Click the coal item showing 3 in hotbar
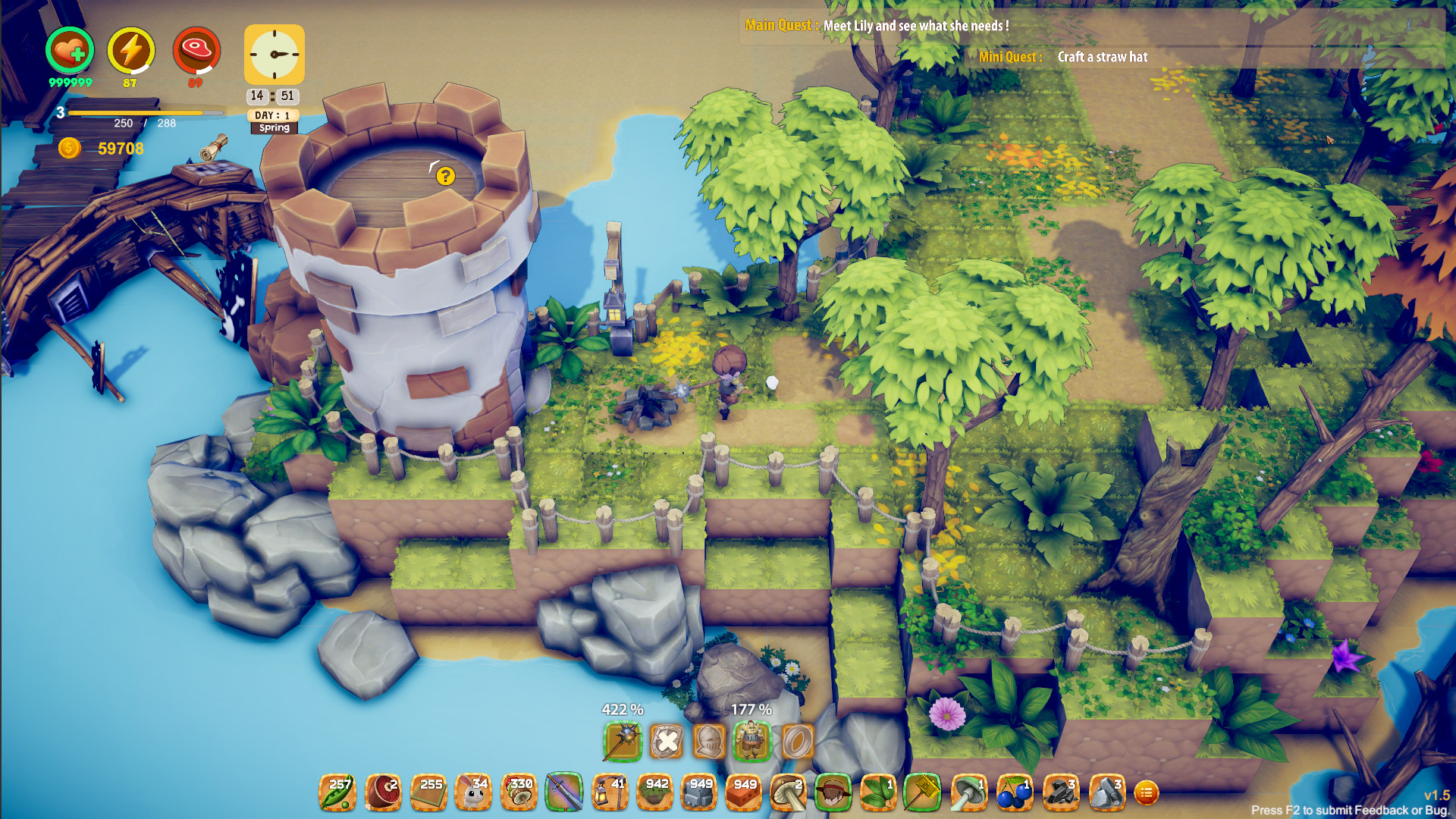 (1060, 792)
